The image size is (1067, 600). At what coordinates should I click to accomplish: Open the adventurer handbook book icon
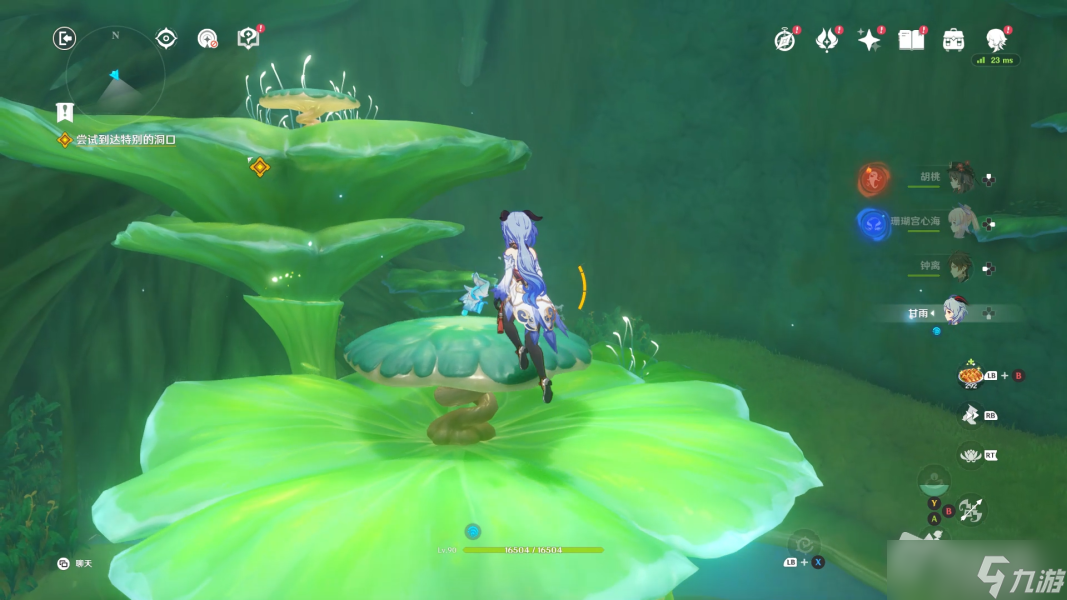click(911, 39)
